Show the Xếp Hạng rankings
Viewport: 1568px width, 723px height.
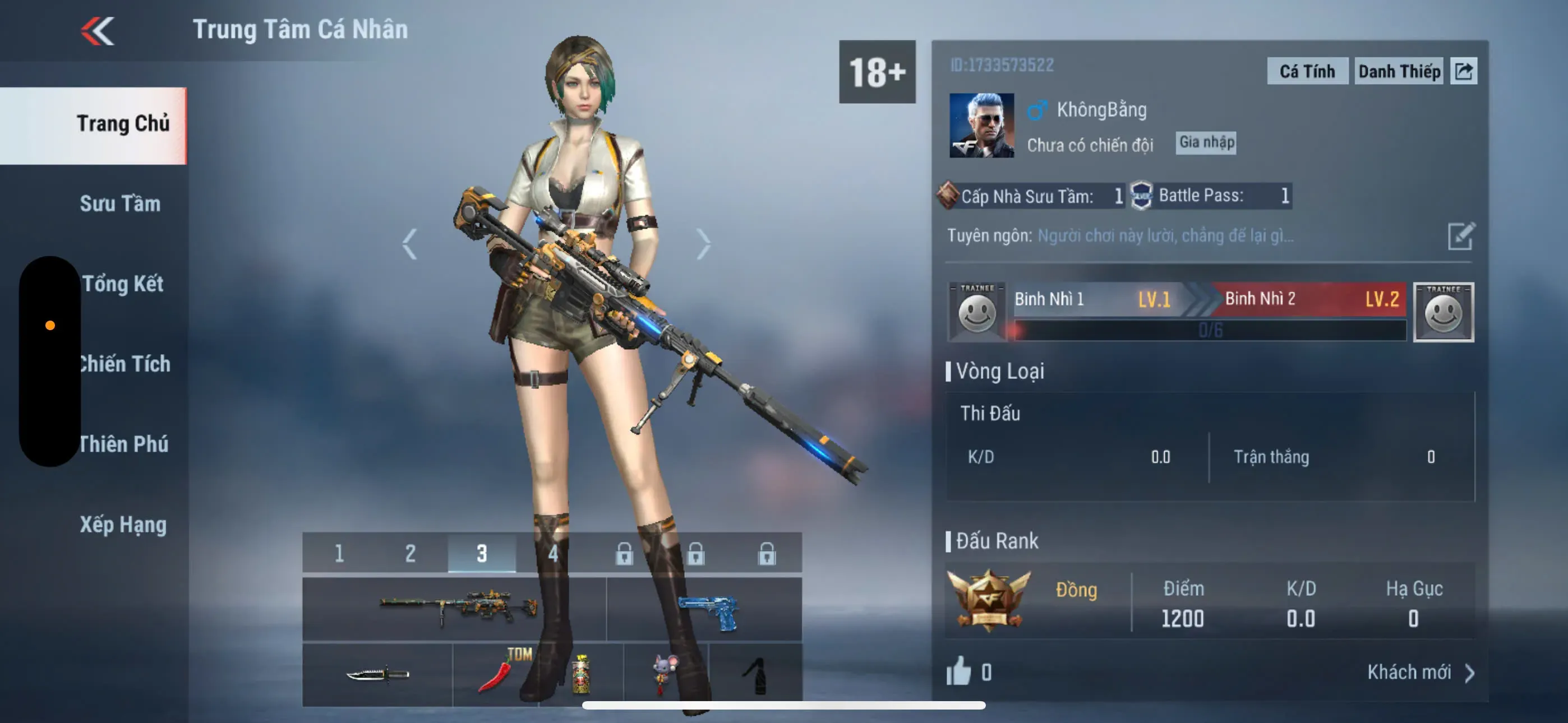123,525
